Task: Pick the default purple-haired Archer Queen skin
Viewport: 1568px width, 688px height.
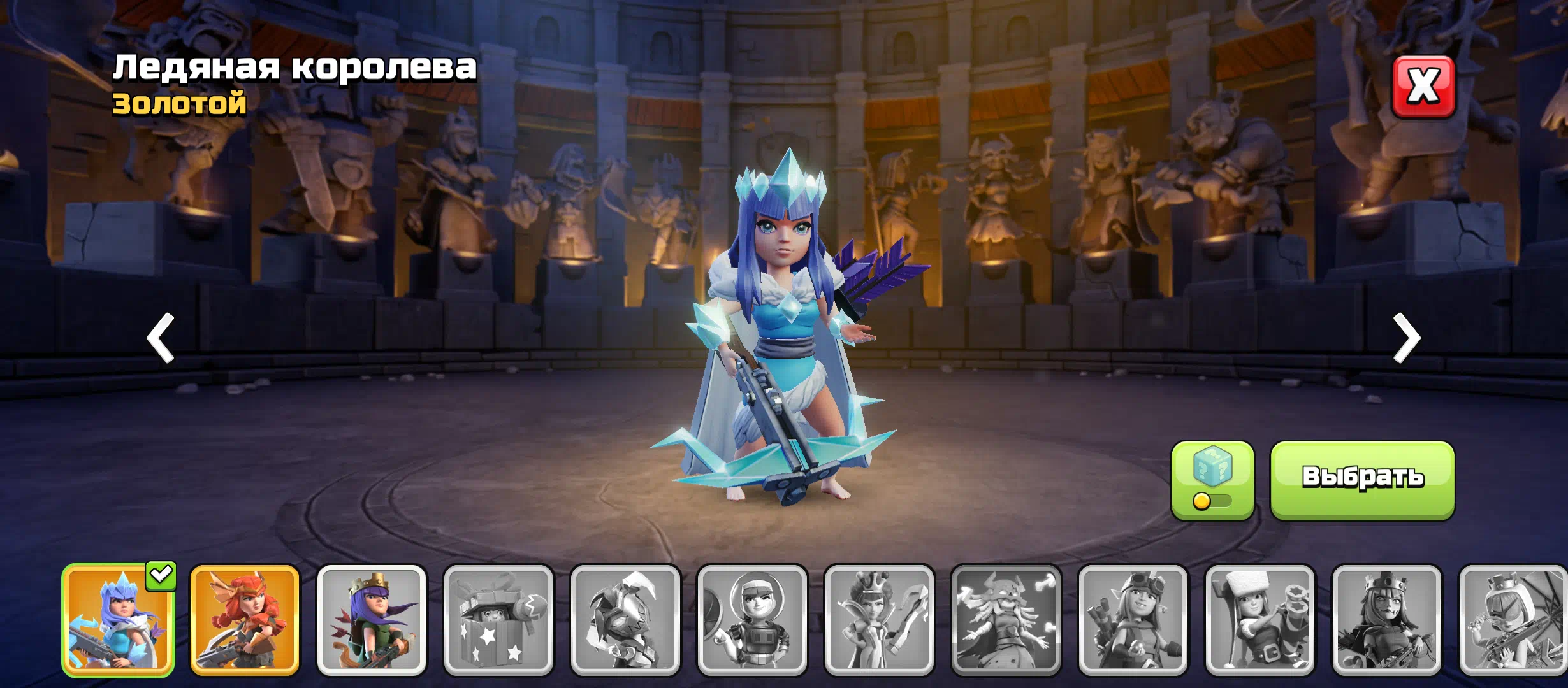Action: [x=372, y=620]
